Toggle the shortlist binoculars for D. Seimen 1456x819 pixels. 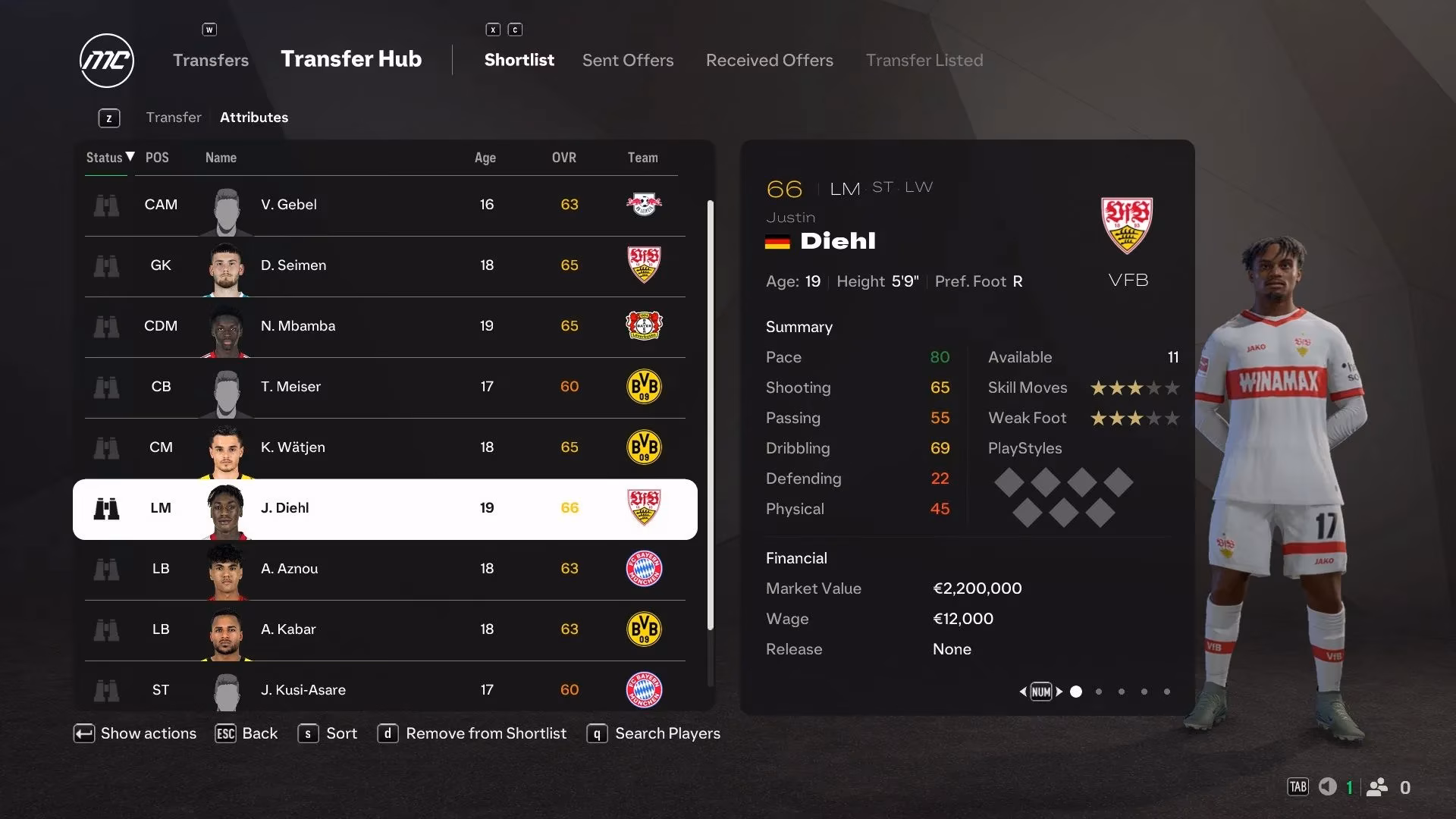[x=107, y=266]
